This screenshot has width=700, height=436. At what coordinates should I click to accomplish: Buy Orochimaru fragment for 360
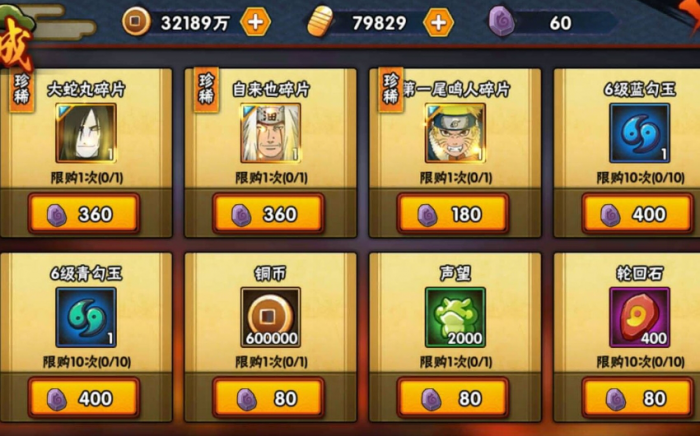point(85,213)
